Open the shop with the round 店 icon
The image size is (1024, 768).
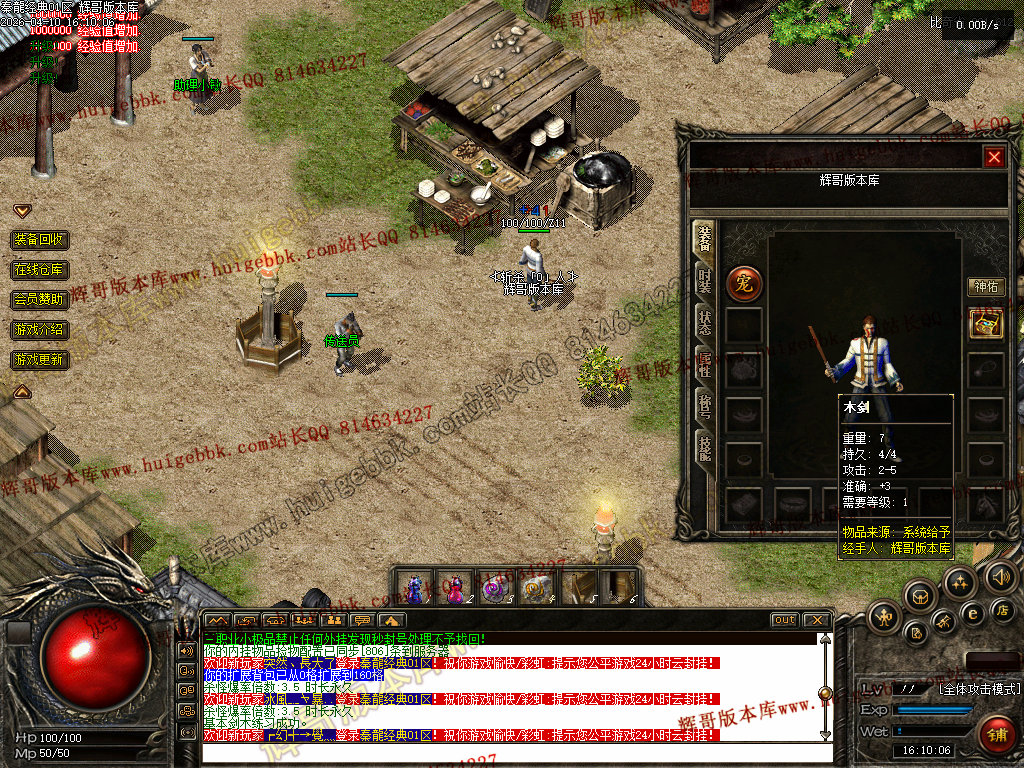pos(1004,610)
